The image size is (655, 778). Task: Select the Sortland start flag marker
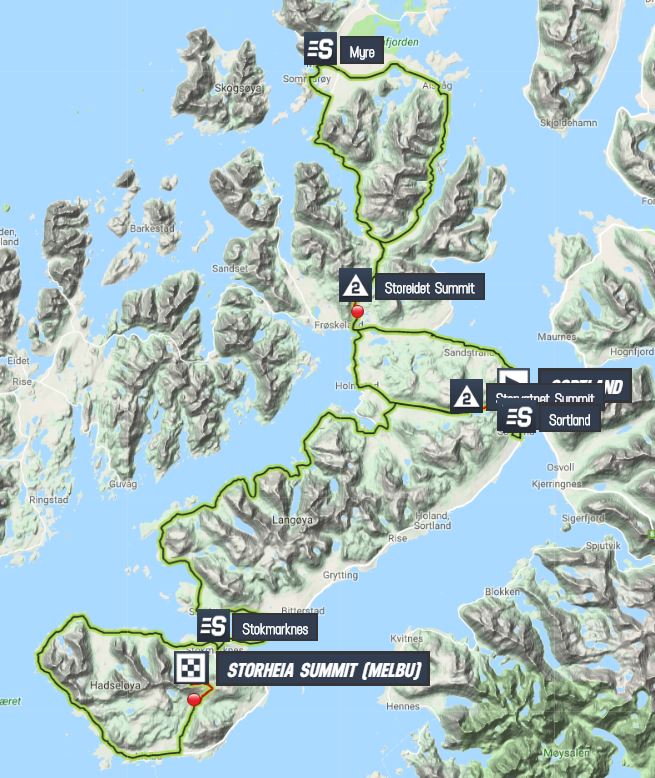[514, 380]
